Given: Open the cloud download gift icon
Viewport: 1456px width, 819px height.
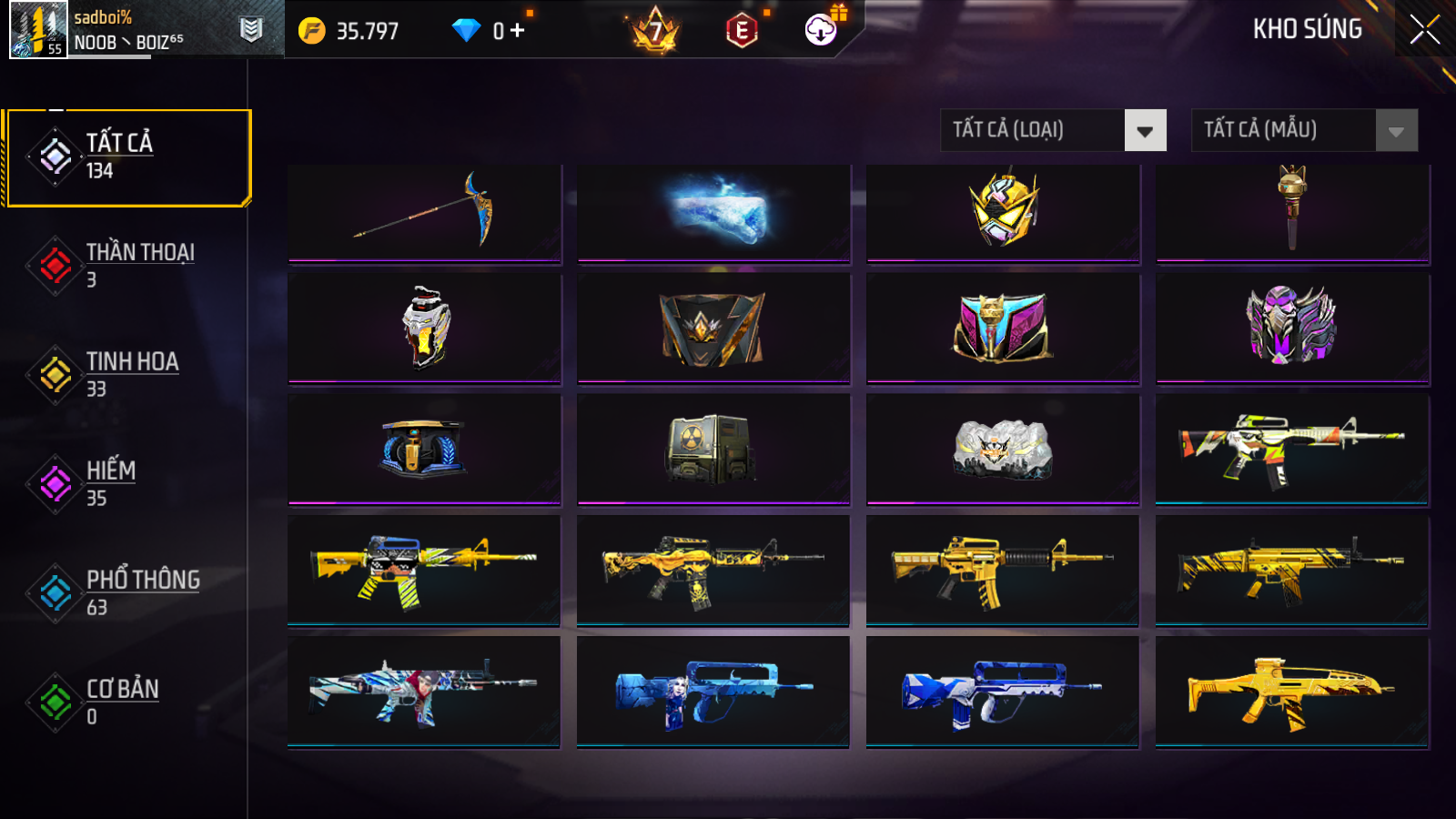Looking at the screenshot, I should coord(822,30).
